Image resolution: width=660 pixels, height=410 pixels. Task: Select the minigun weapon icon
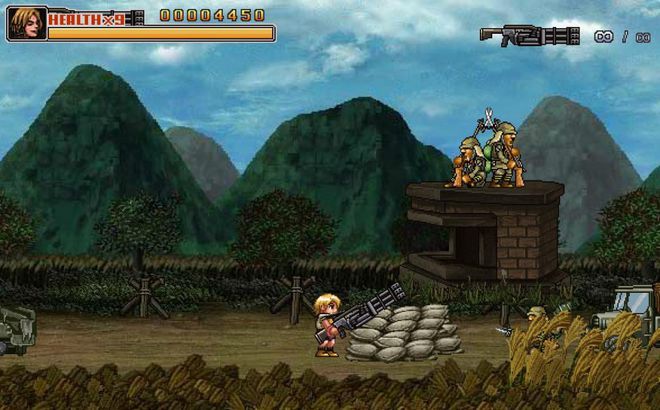[529, 37]
